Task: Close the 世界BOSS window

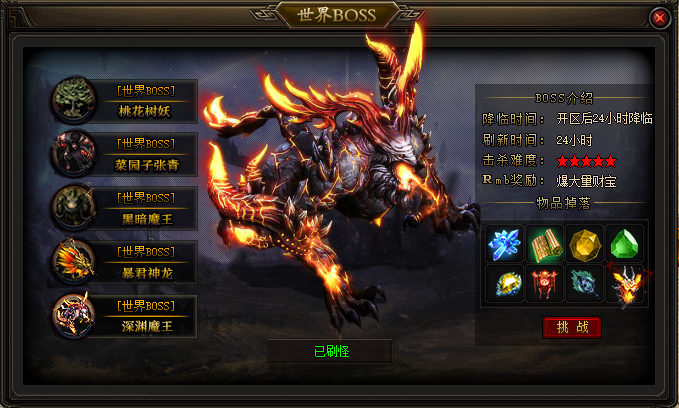Action: click(659, 18)
